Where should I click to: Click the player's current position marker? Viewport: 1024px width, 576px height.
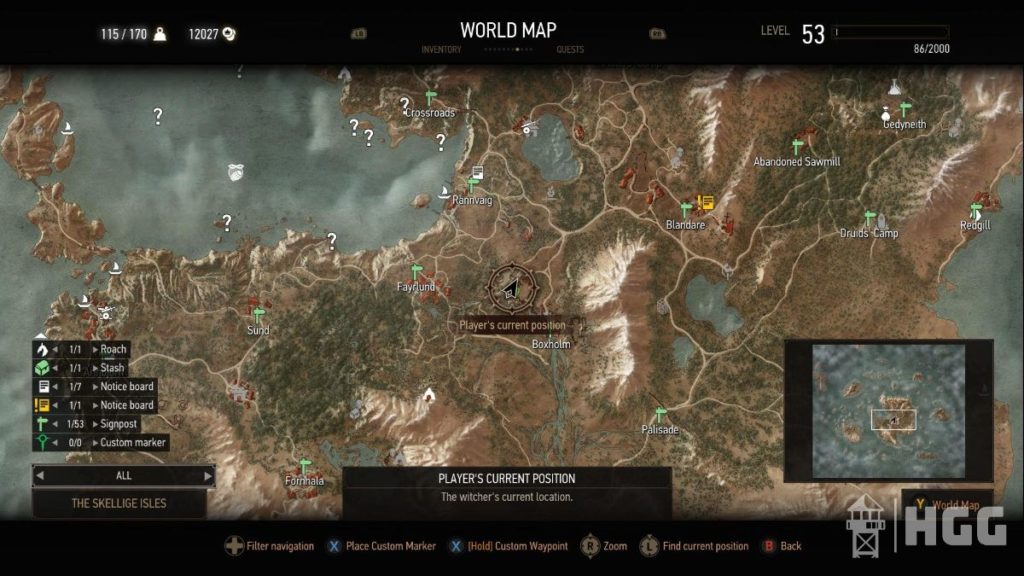click(x=510, y=289)
